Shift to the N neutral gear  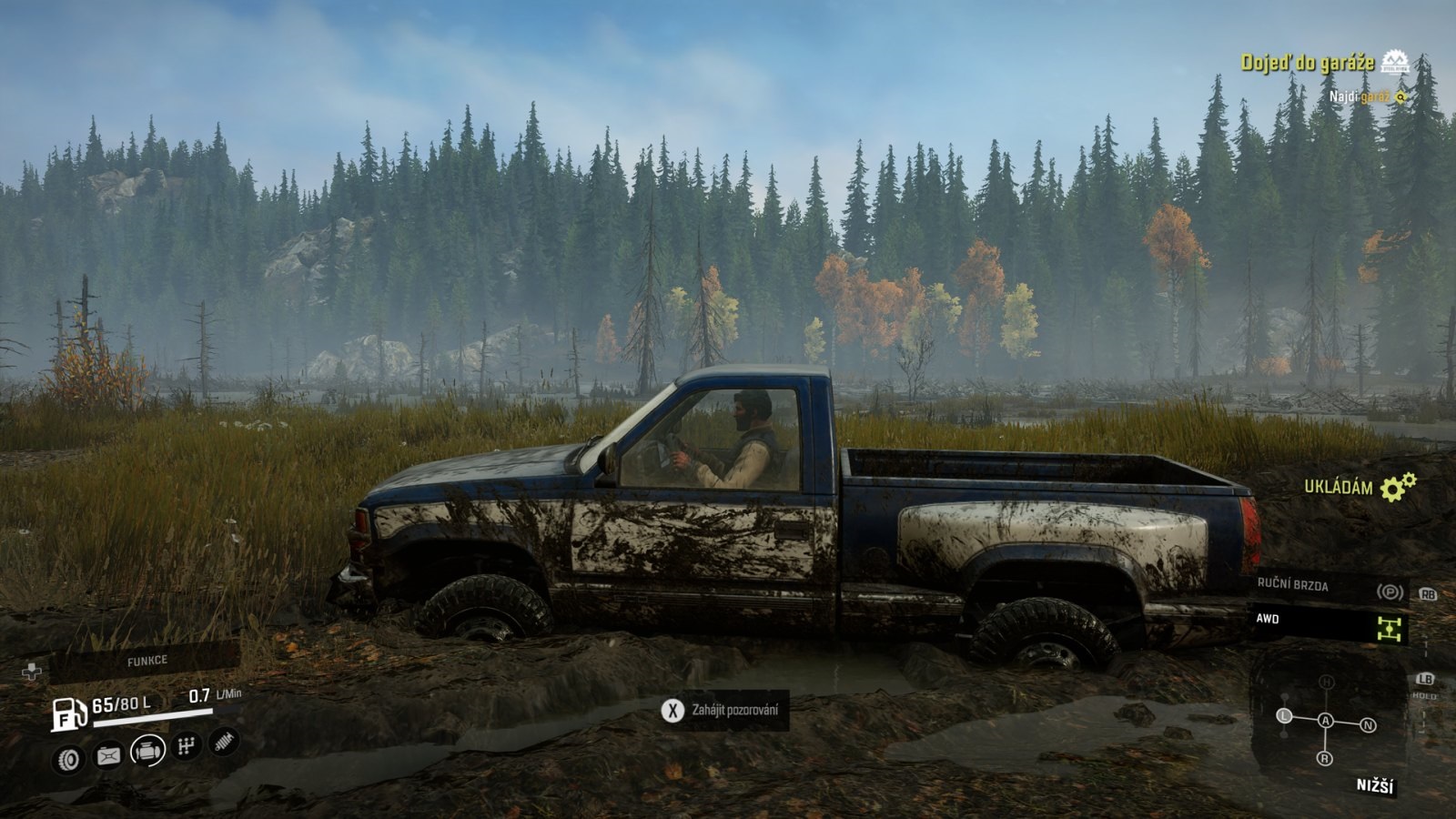click(1368, 725)
